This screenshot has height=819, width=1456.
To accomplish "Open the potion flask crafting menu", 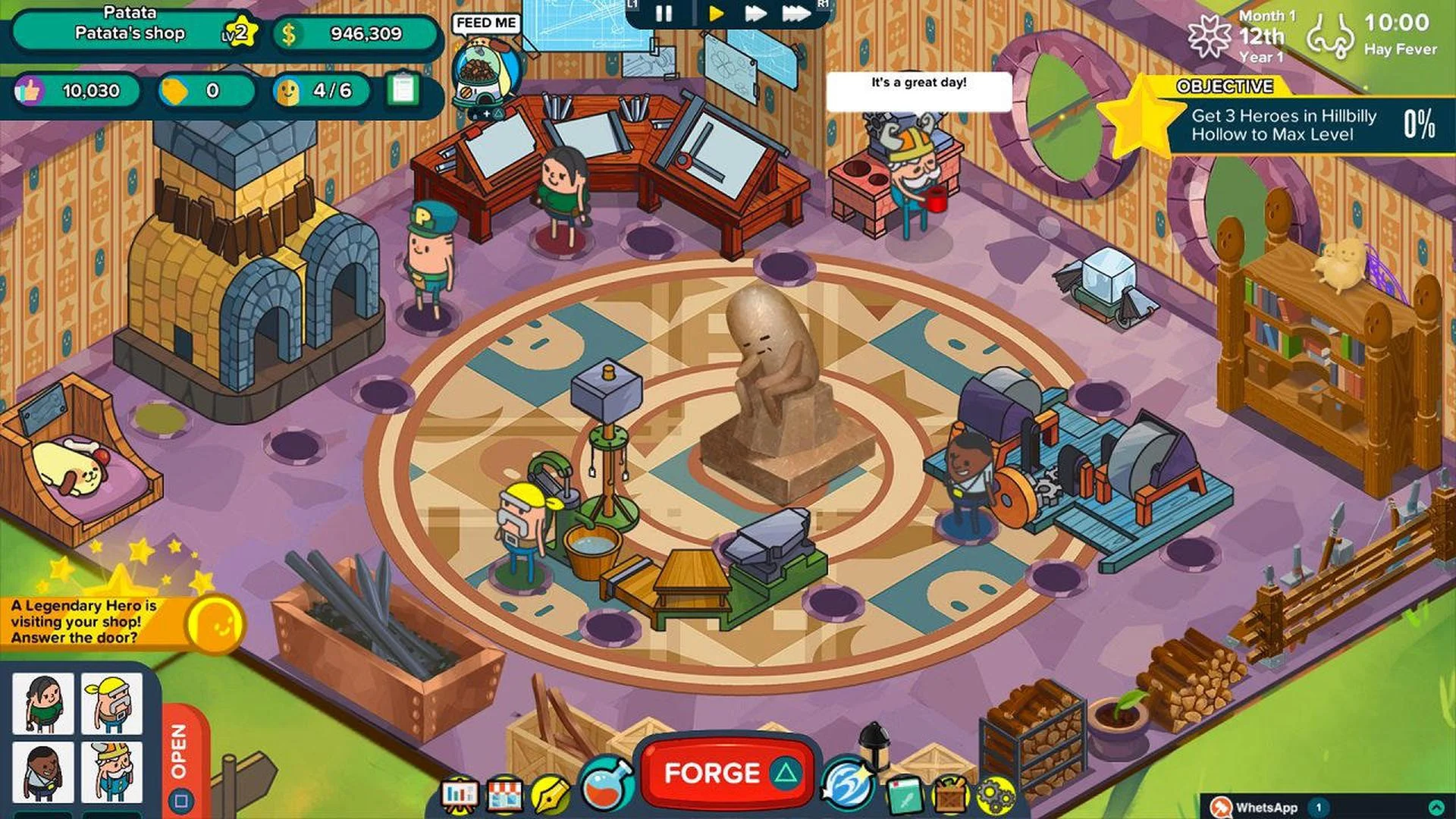I will click(x=601, y=789).
